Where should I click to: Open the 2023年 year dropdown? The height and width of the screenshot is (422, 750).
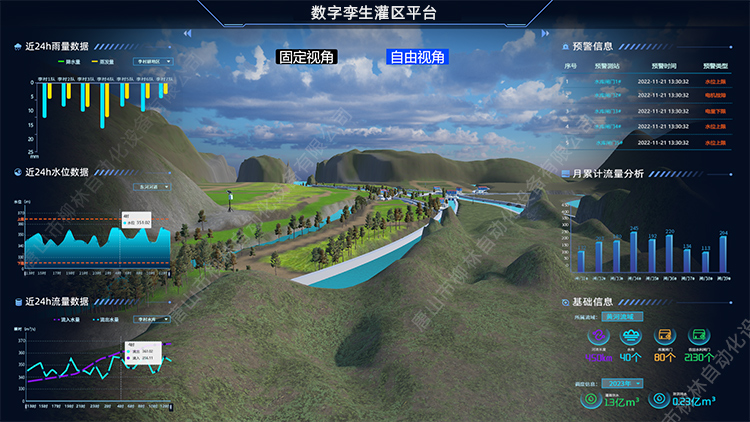623,382
